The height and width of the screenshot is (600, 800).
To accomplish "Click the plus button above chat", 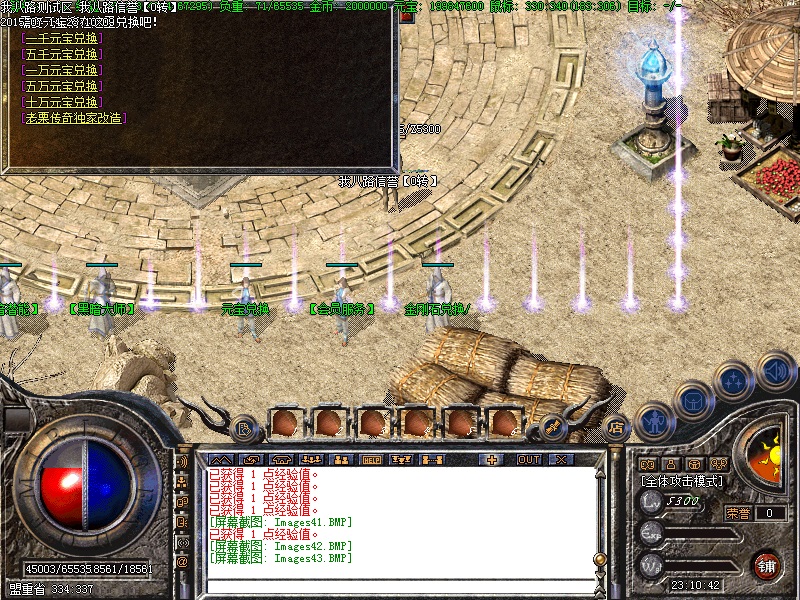I will (491, 459).
